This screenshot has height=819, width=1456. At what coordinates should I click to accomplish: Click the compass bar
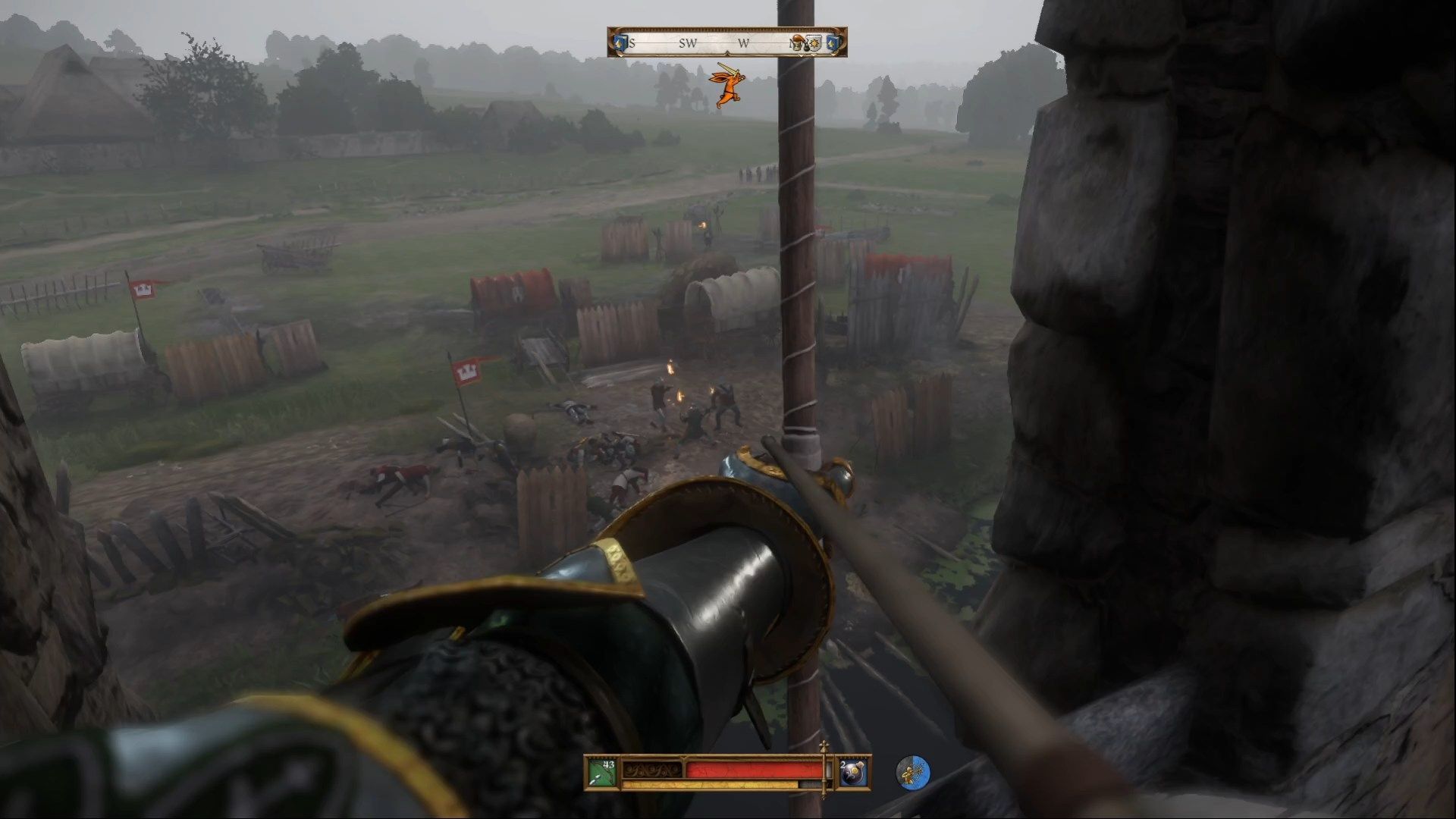(726, 42)
